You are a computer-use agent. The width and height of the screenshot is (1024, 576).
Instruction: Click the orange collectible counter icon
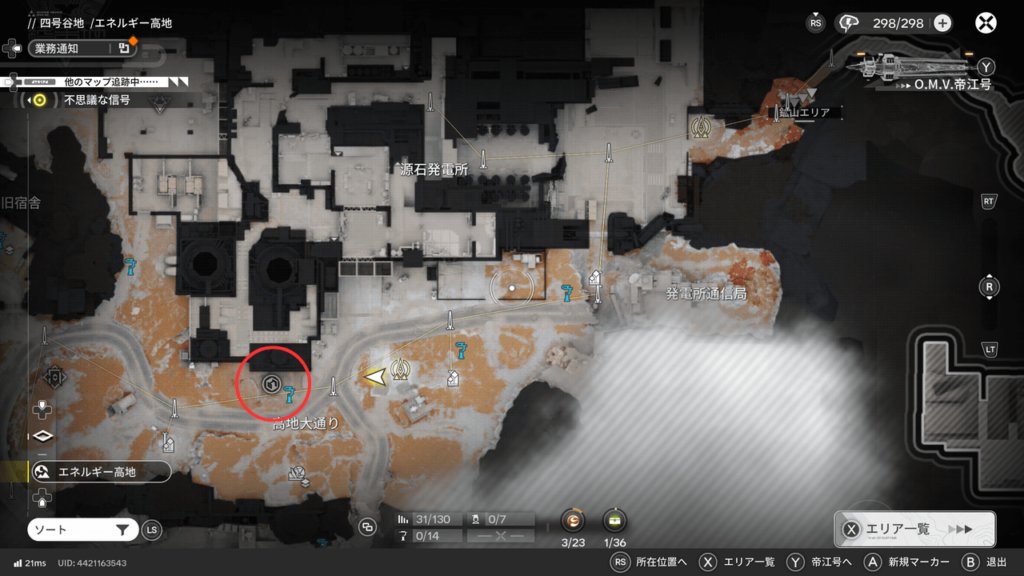point(571,519)
